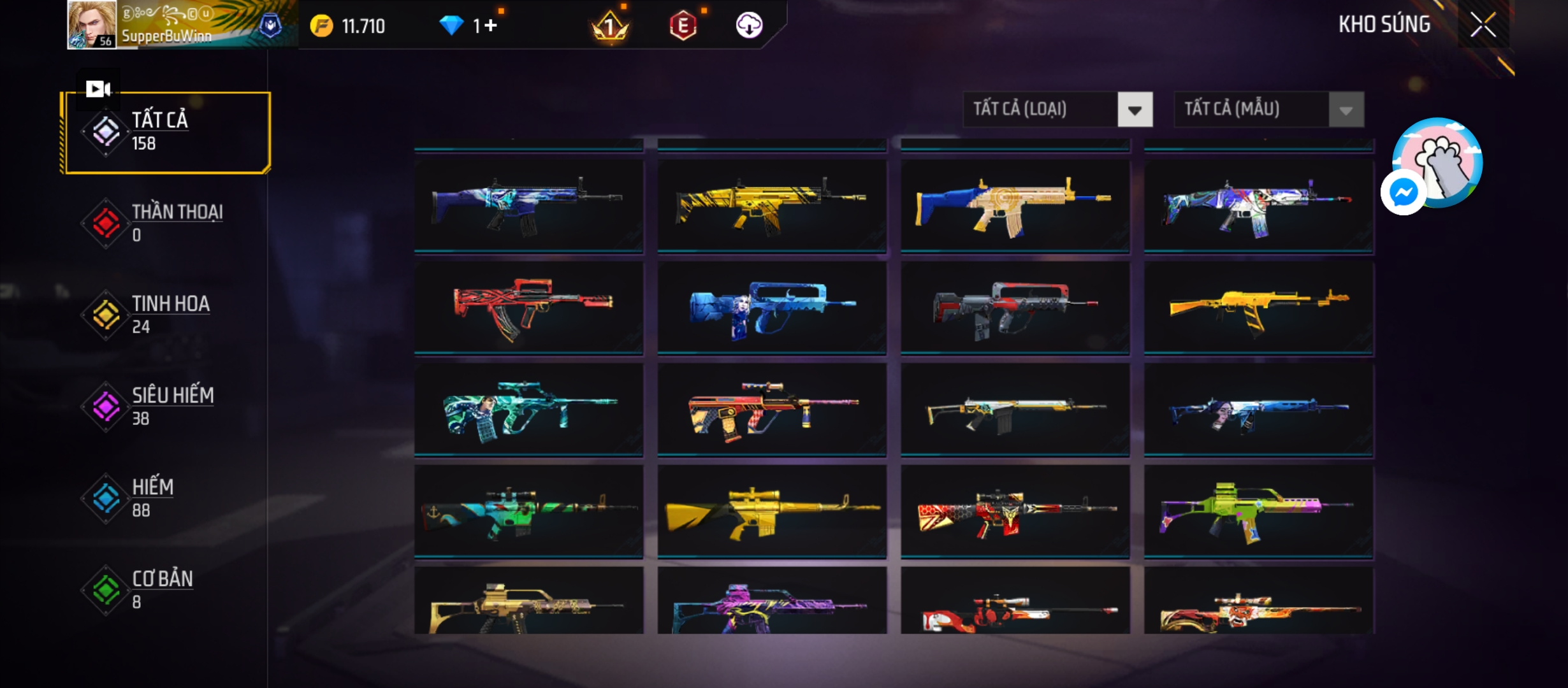
Task: Select the red Groza skin thumbnail
Action: click(x=528, y=308)
